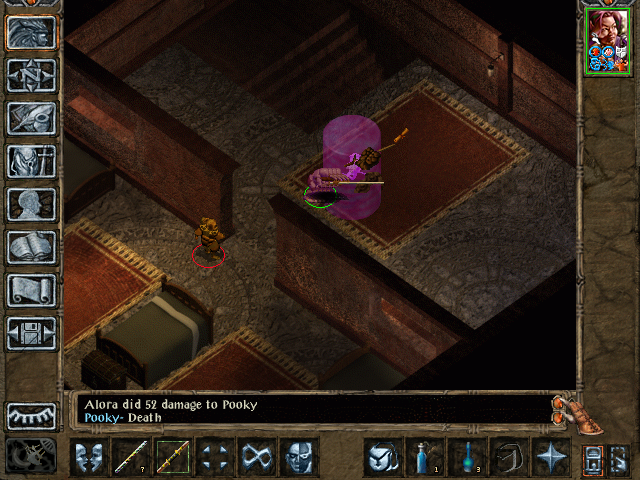This screenshot has height=480, width=640.
Task: Use the potion quick slot showing 1
Action: click(x=423, y=458)
